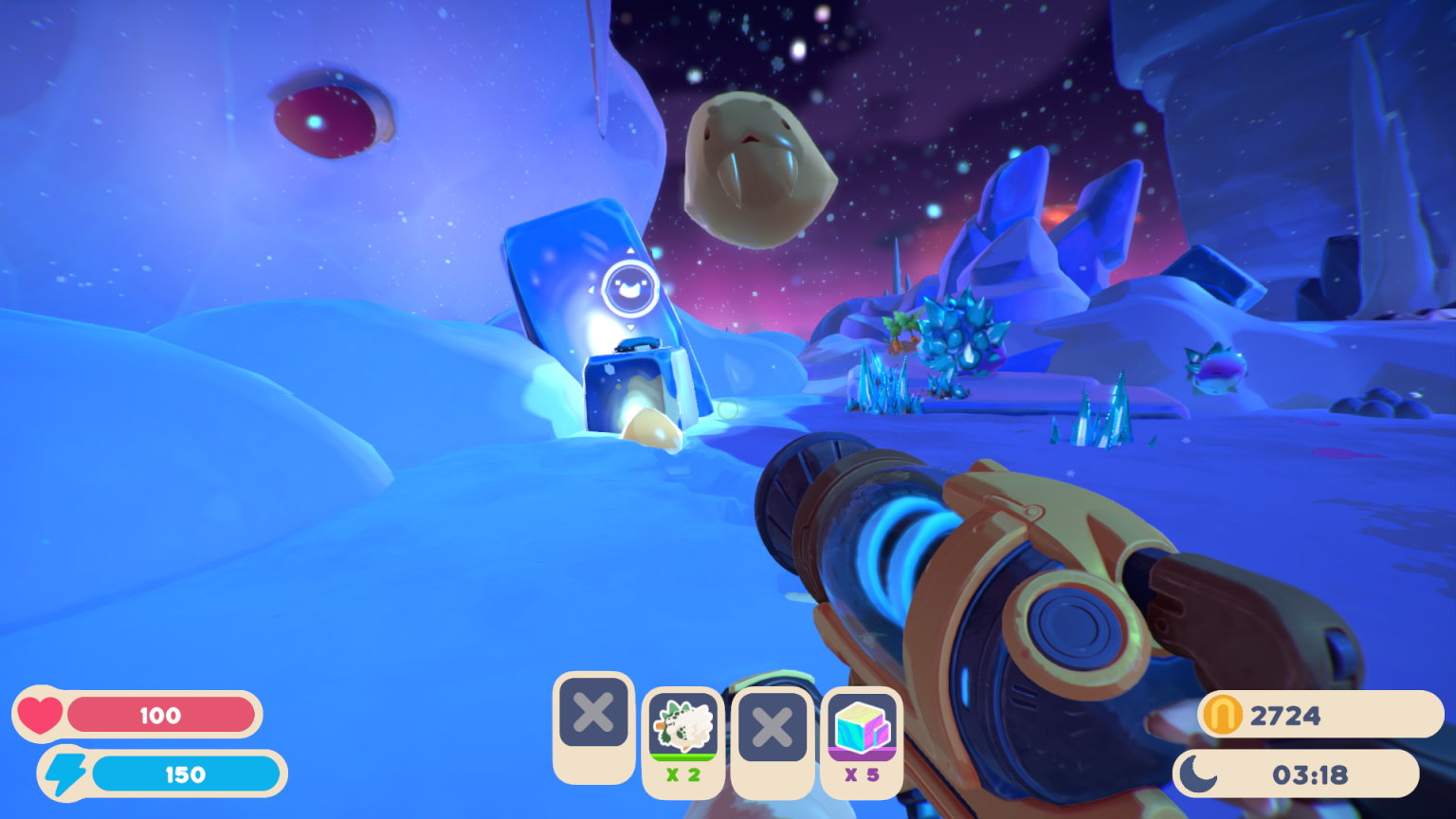Click the green quantity counter under the Roostro slot
The height and width of the screenshot is (819, 1456).
point(682,774)
